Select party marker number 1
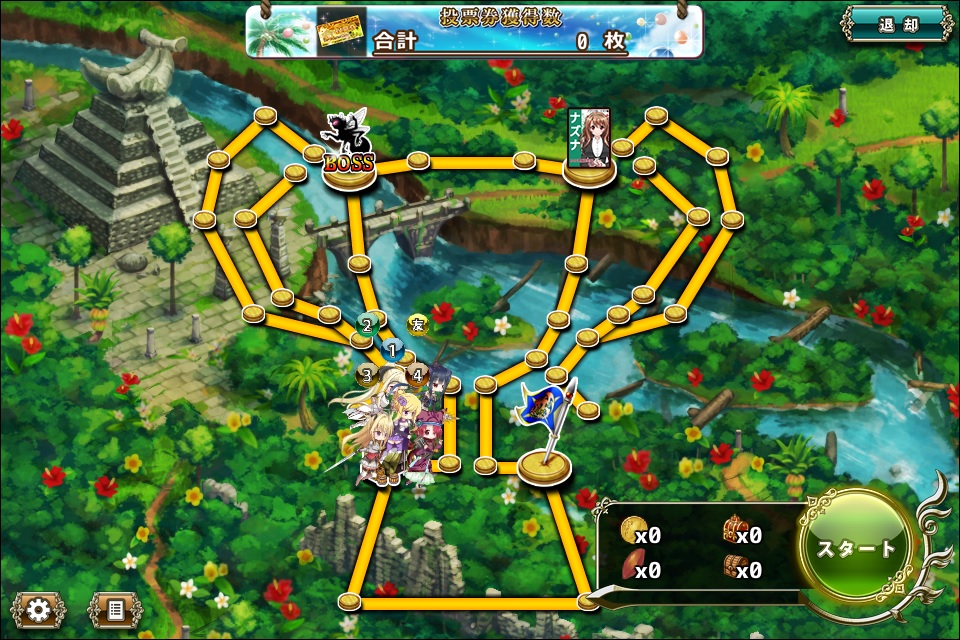 (x=392, y=350)
